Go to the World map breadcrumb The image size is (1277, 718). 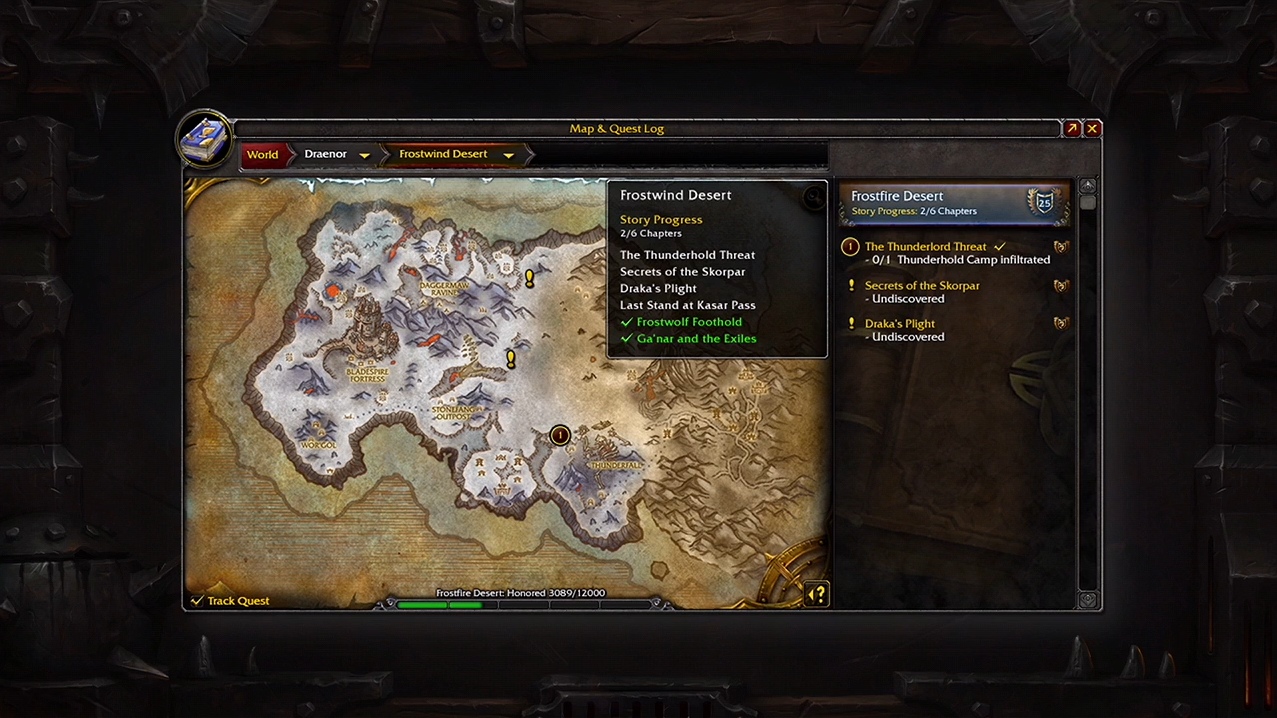(x=262, y=155)
